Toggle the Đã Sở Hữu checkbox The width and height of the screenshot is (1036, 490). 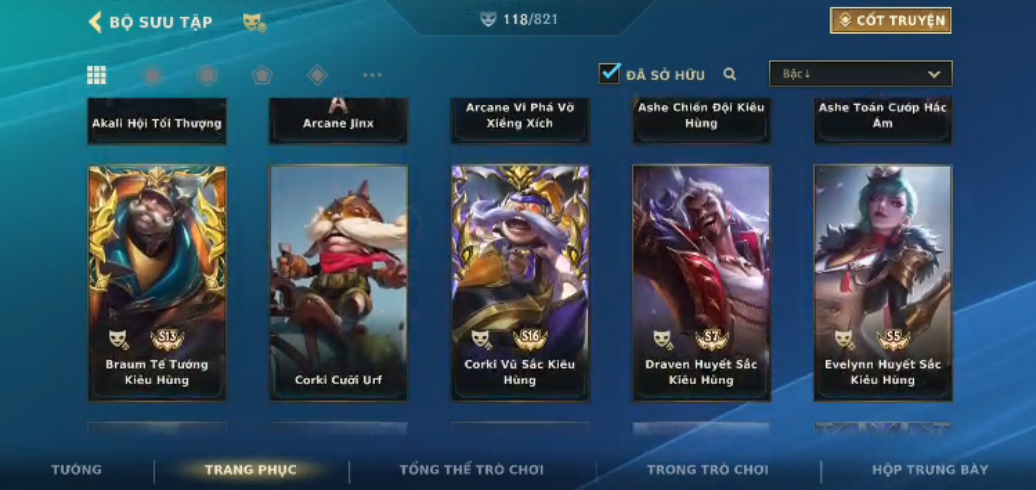pos(609,73)
